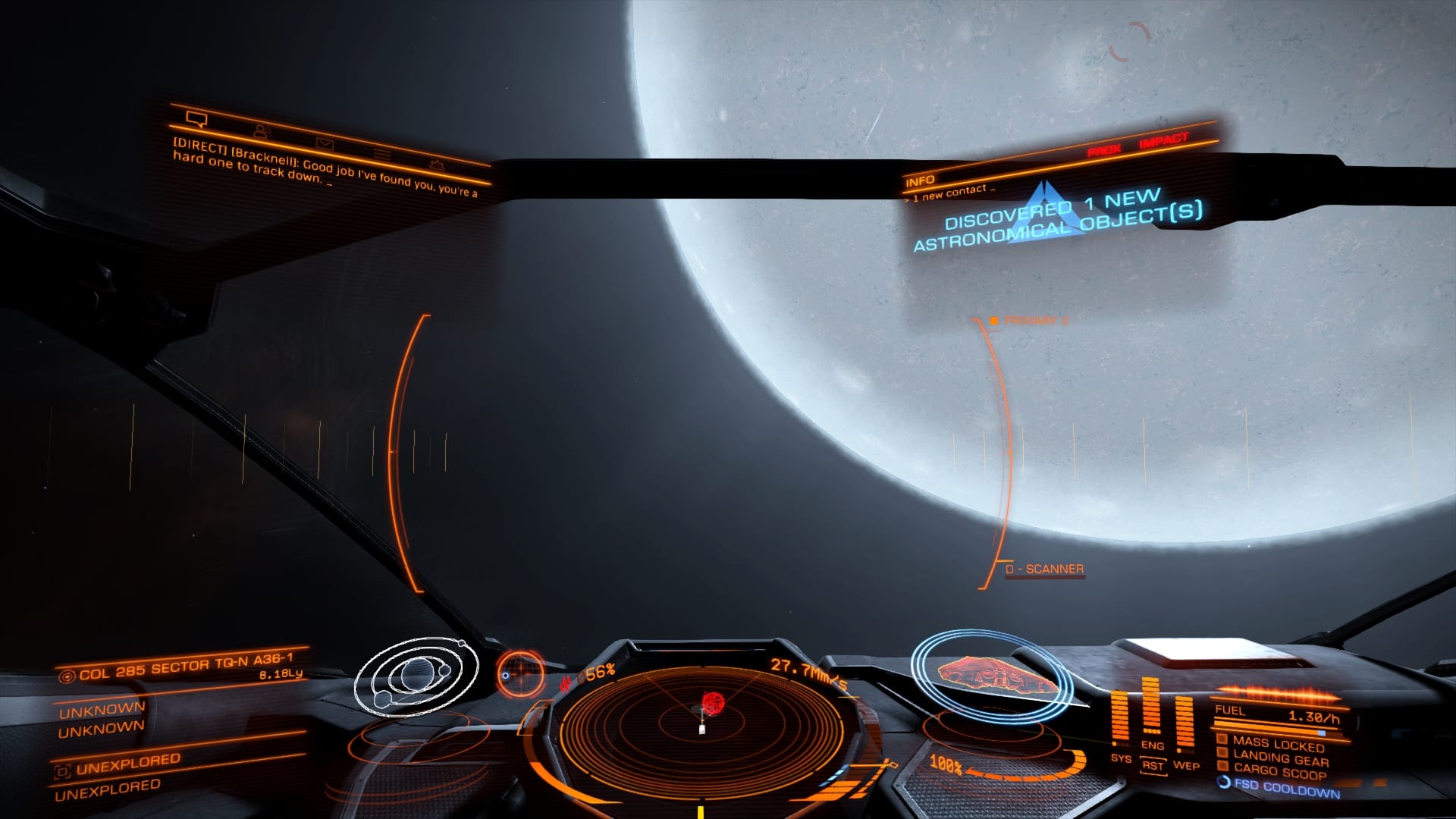Select the SYS power distributor label
This screenshot has height=819, width=1456.
1121,758
